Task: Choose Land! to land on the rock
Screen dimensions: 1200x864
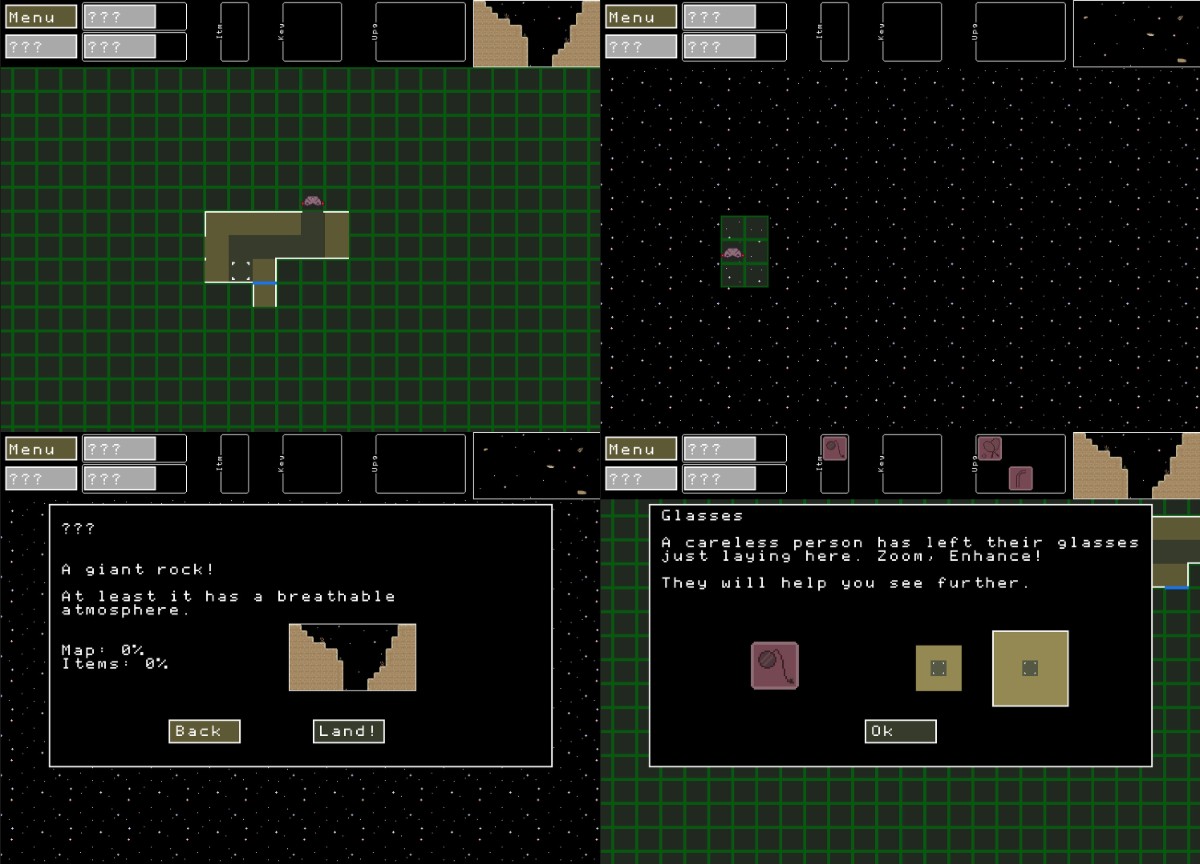Action: 348,731
